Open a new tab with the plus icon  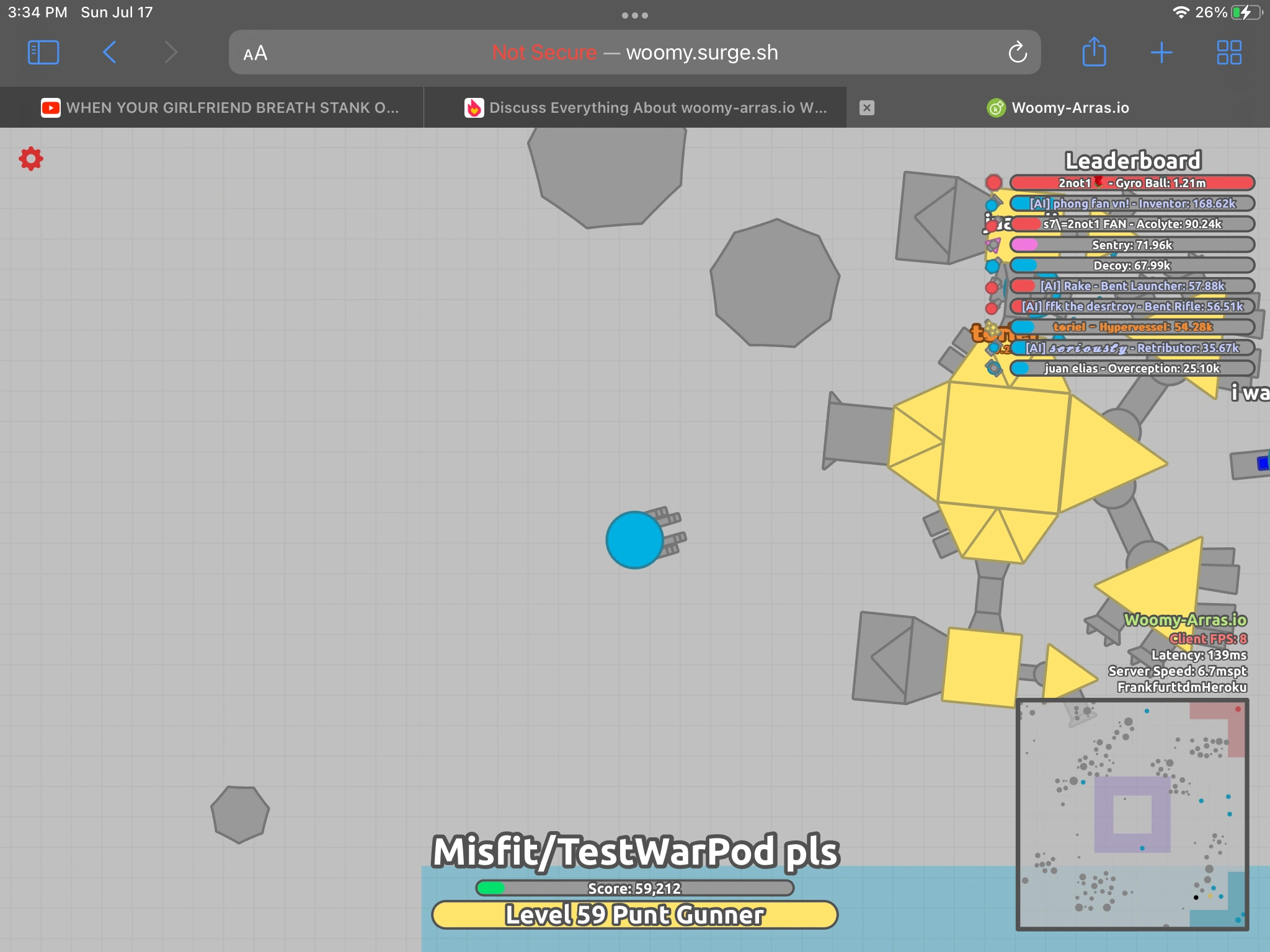coord(1161,52)
